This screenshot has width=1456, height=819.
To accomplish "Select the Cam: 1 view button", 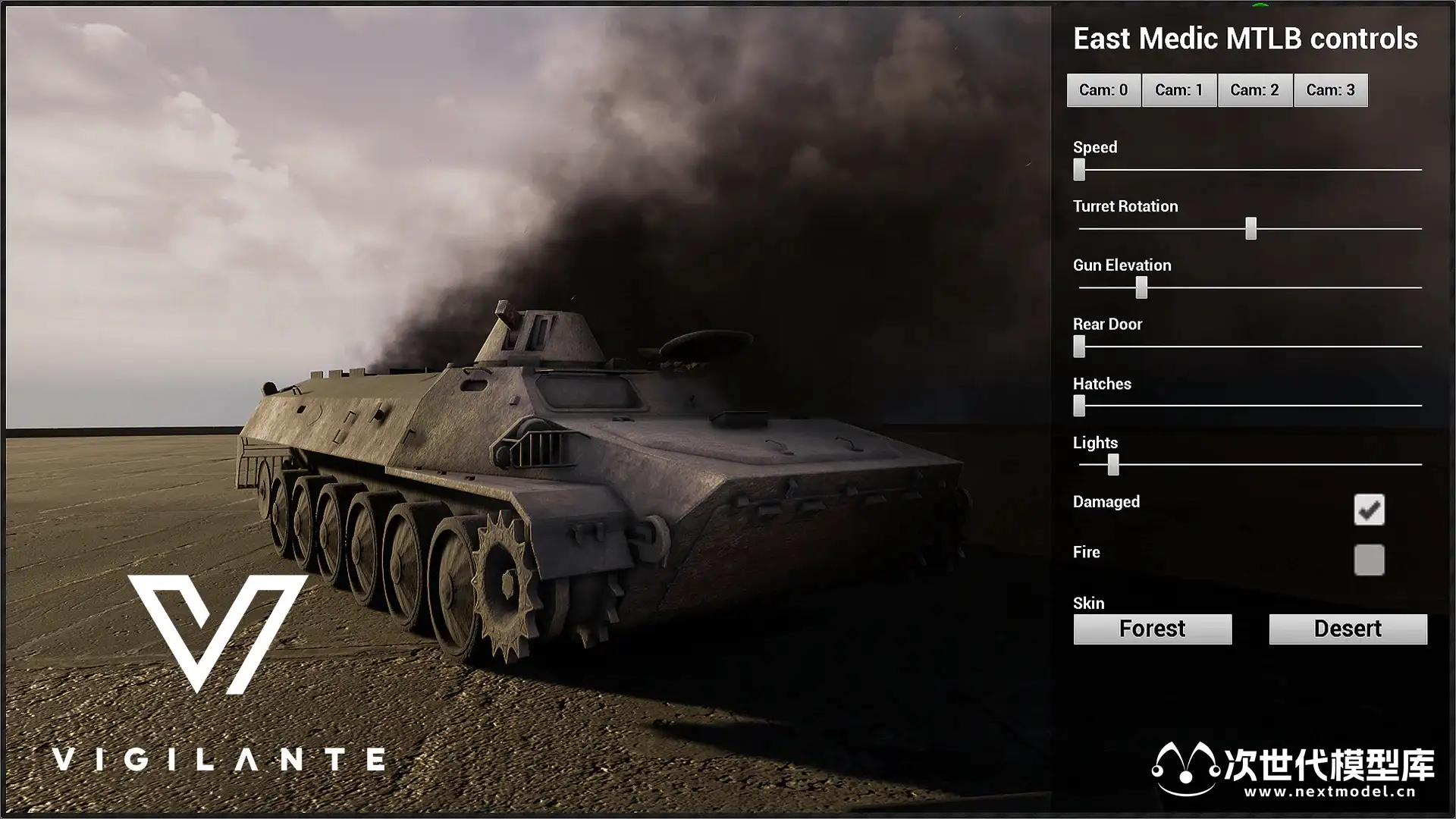I will pyautogui.click(x=1179, y=90).
